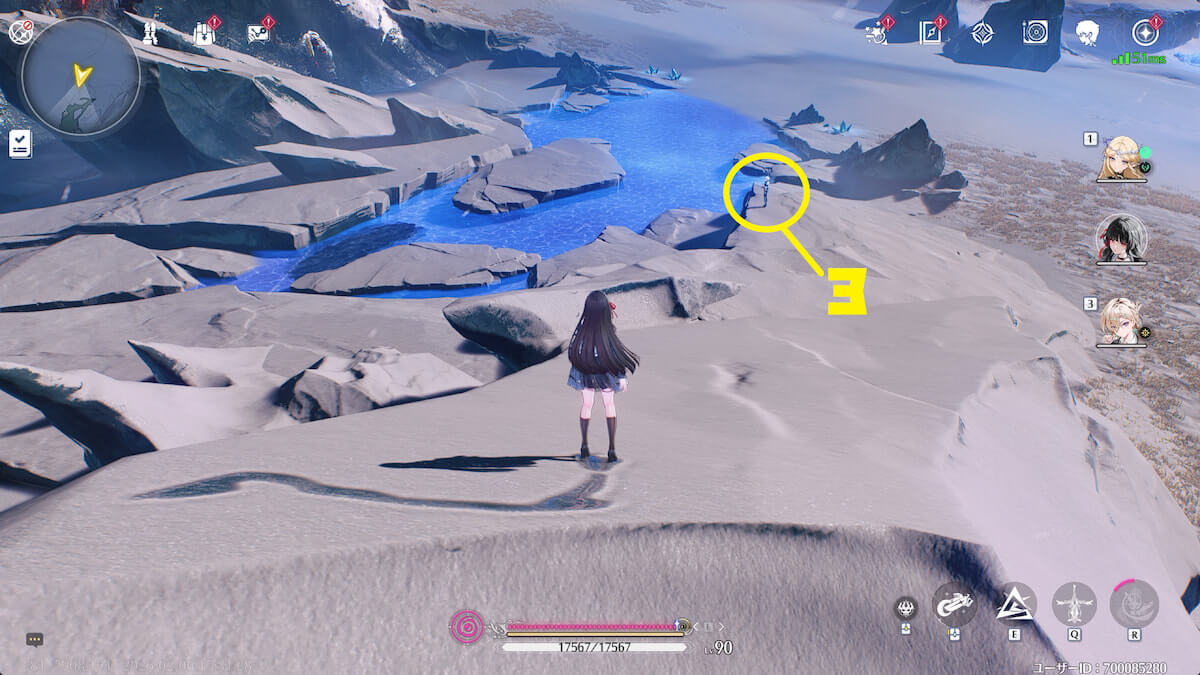Activate the triangular Resonance Skill icon
This screenshot has height=675, width=1200.
[x=1016, y=603]
